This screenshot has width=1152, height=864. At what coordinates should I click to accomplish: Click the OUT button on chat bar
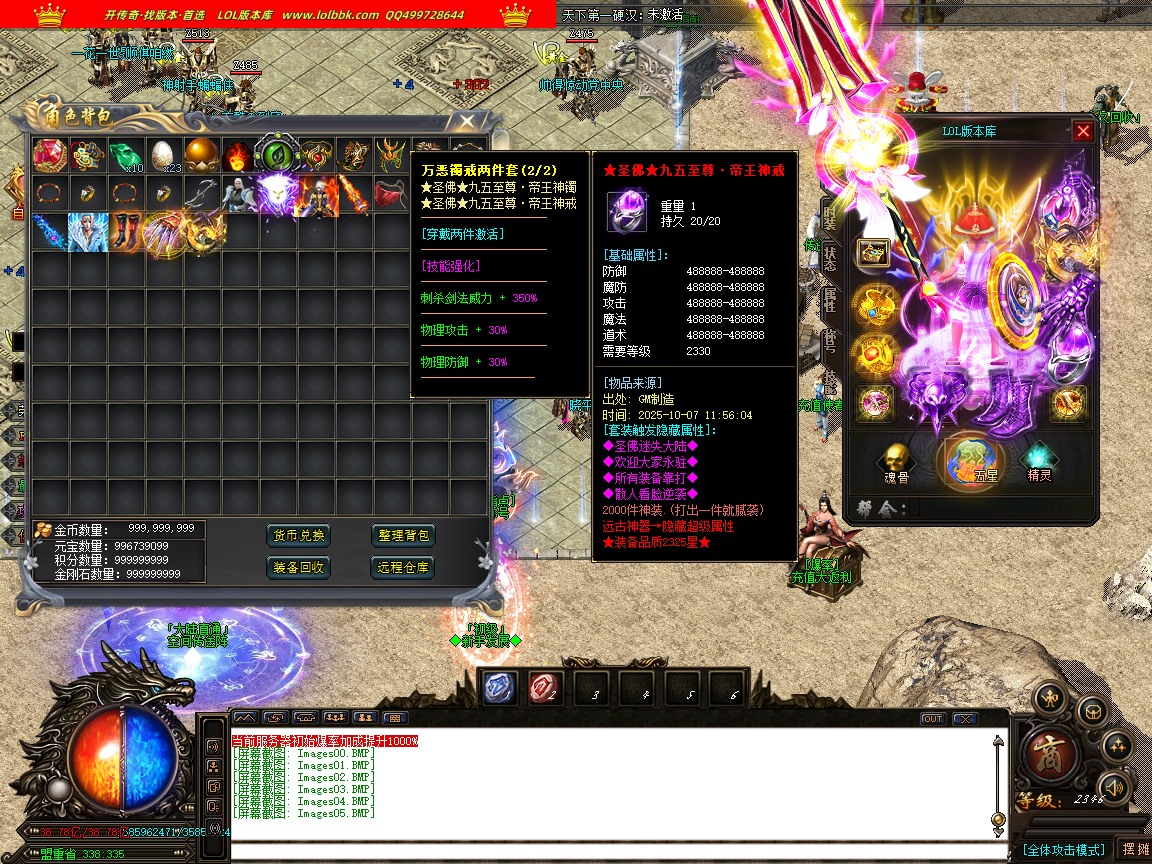pyautogui.click(x=932, y=719)
